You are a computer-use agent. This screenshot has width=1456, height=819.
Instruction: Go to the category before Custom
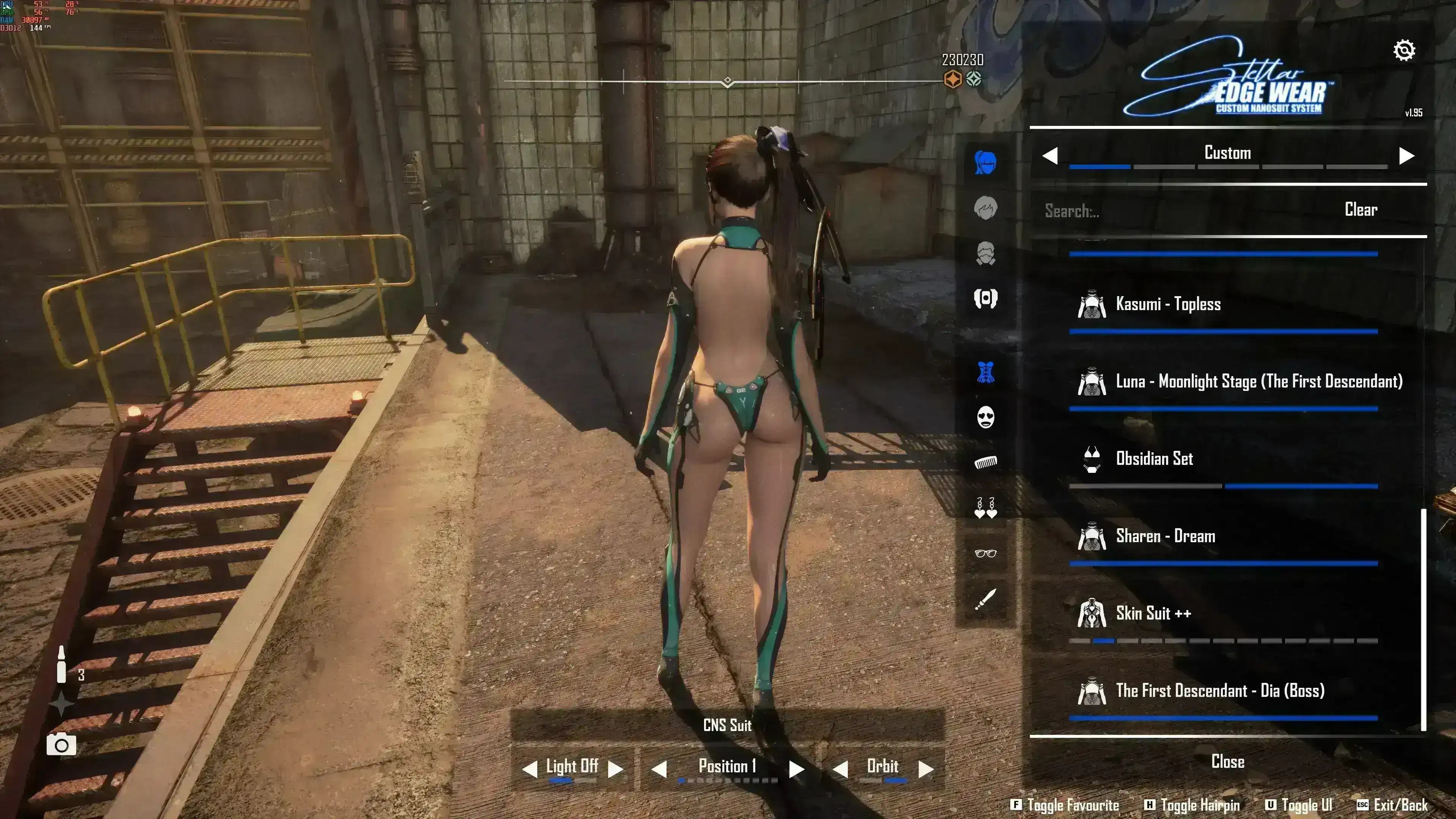1050,155
